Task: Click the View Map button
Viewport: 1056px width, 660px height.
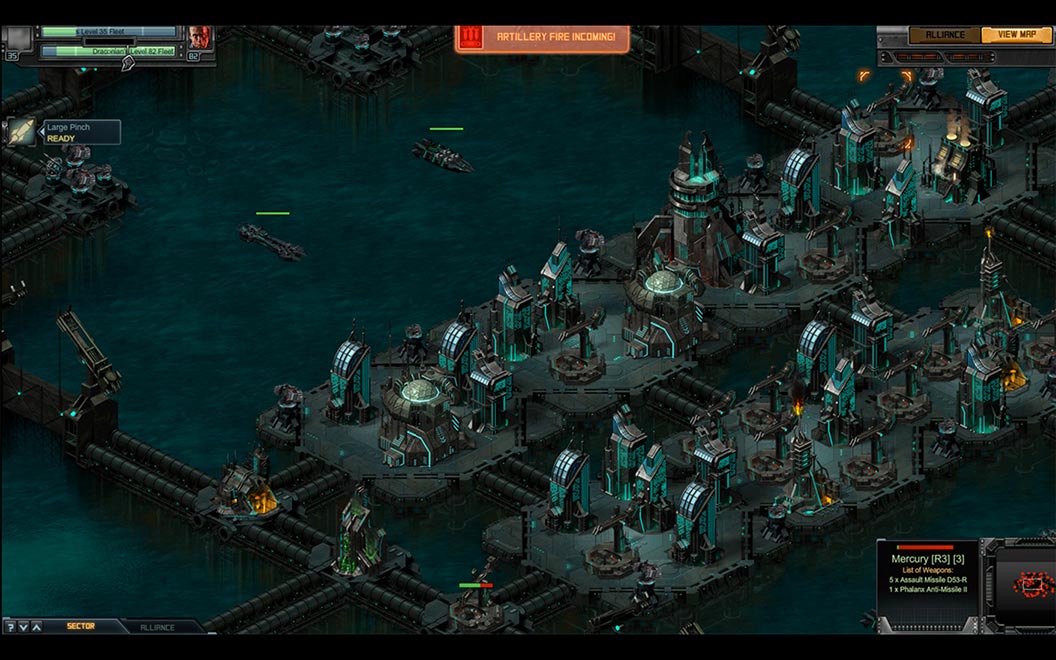Action: tap(1016, 35)
